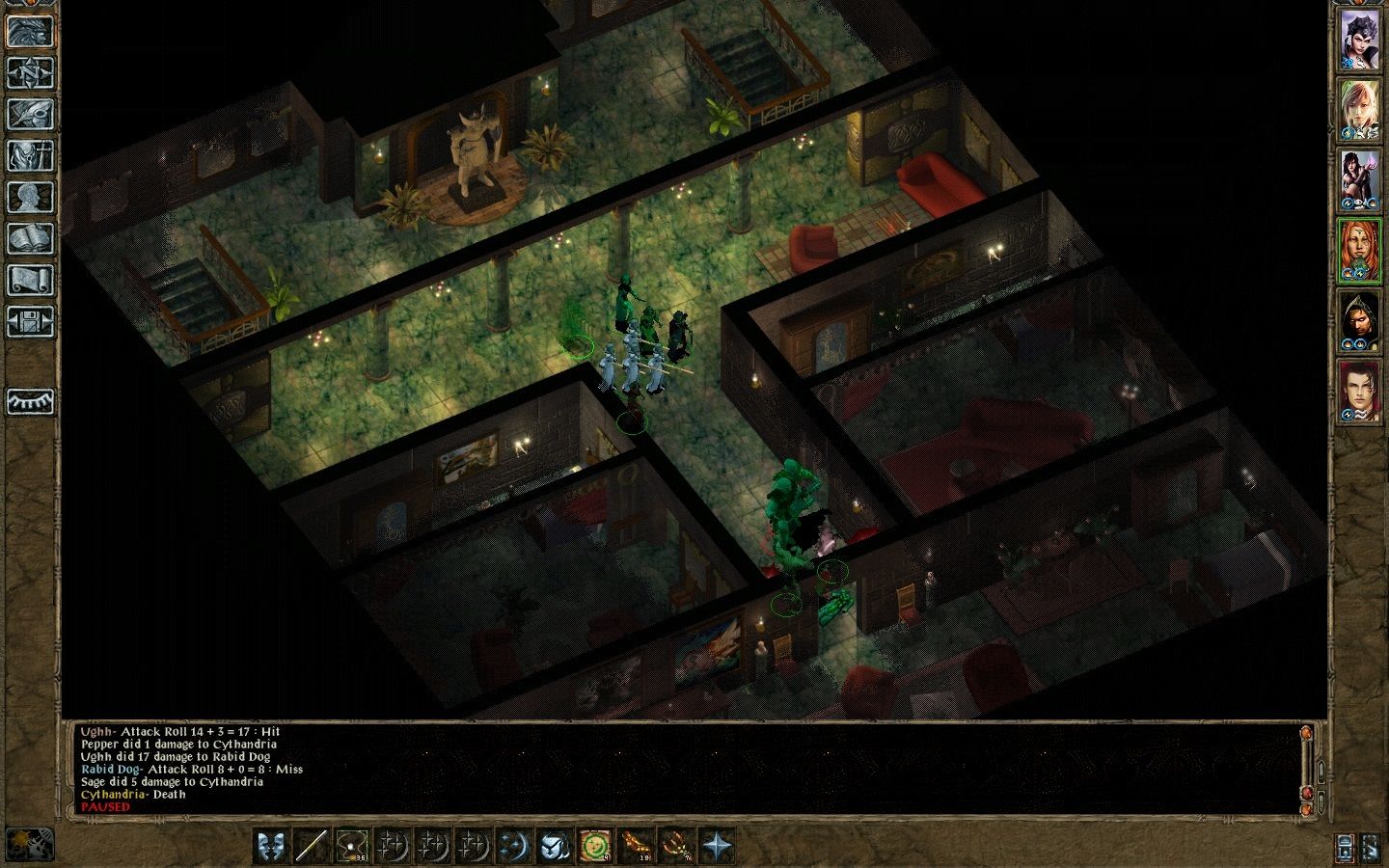The height and width of the screenshot is (868, 1389).
Task: Activate the four-pointed star special abilities button
Action: click(717, 847)
